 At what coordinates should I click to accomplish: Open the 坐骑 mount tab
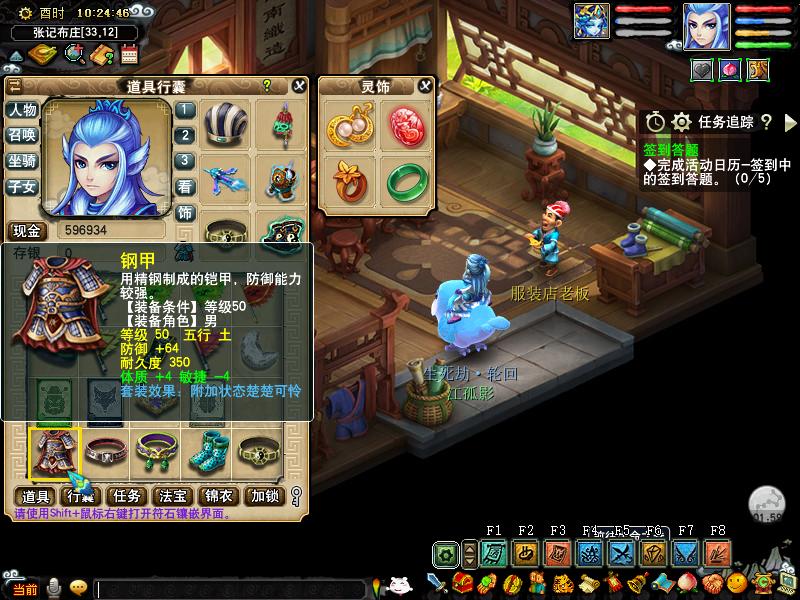23,160
